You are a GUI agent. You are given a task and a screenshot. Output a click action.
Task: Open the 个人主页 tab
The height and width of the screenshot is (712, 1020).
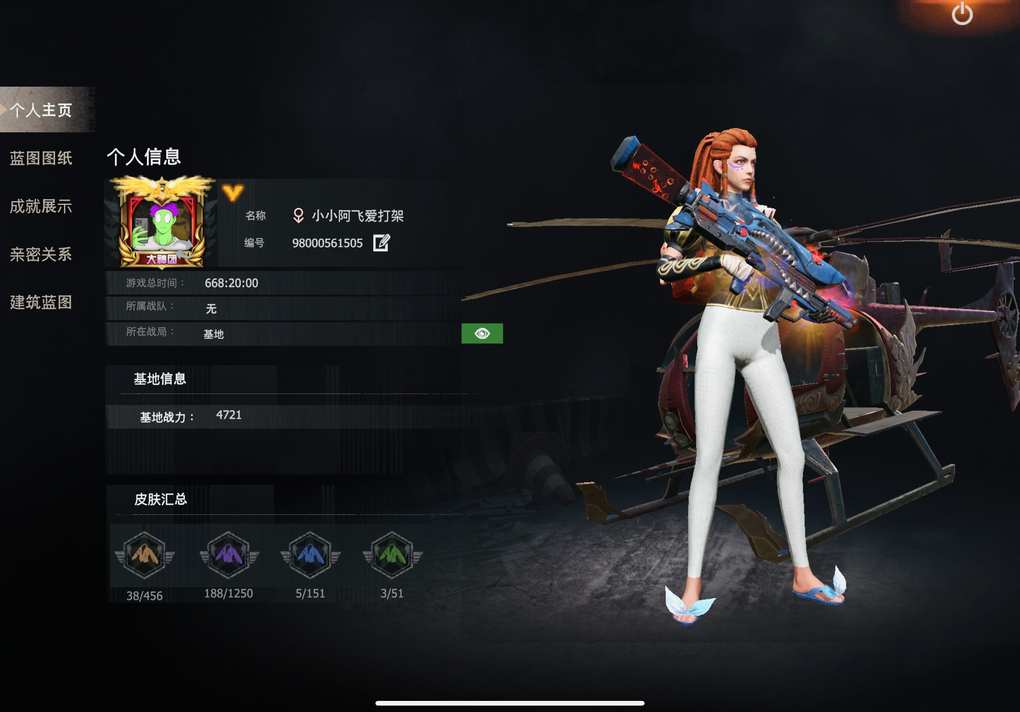tap(42, 110)
